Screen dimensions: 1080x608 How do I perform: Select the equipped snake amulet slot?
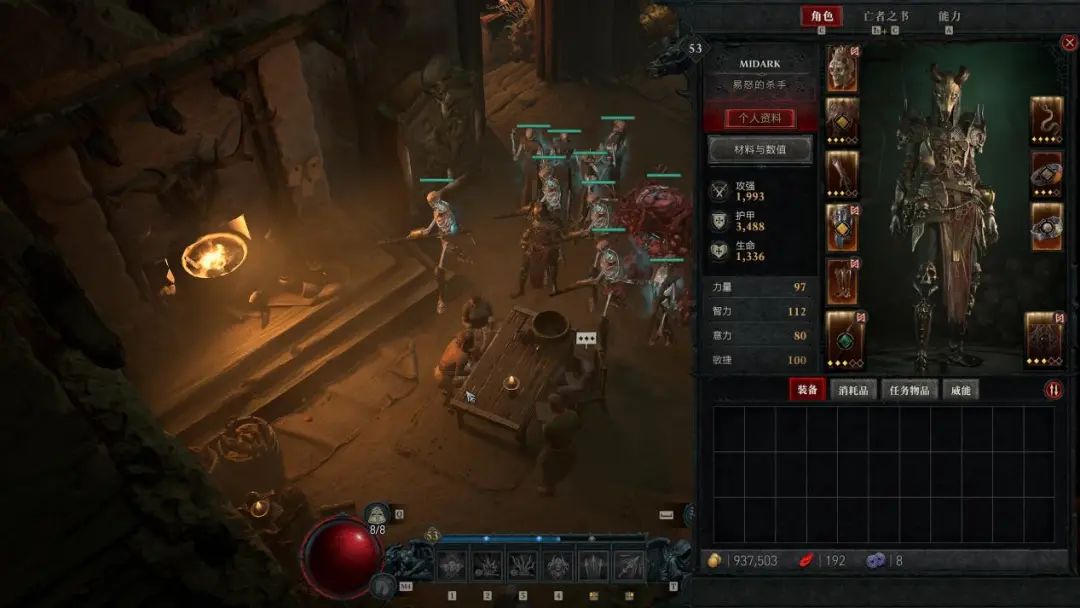point(1046,121)
